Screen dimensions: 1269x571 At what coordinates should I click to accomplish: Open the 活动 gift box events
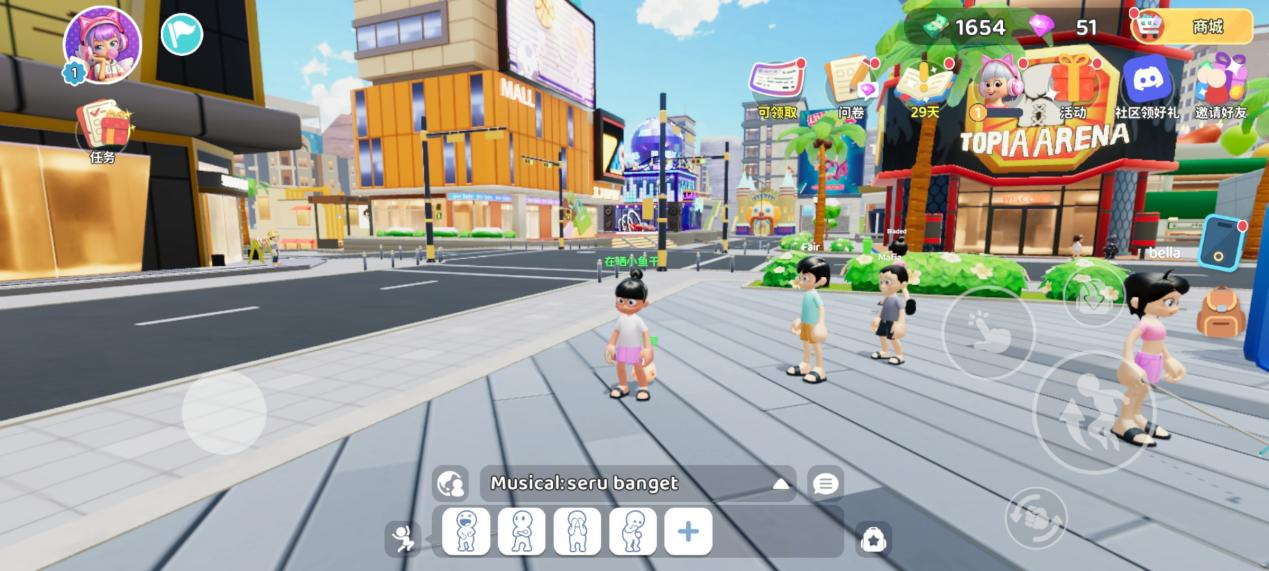tap(1073, 84)
